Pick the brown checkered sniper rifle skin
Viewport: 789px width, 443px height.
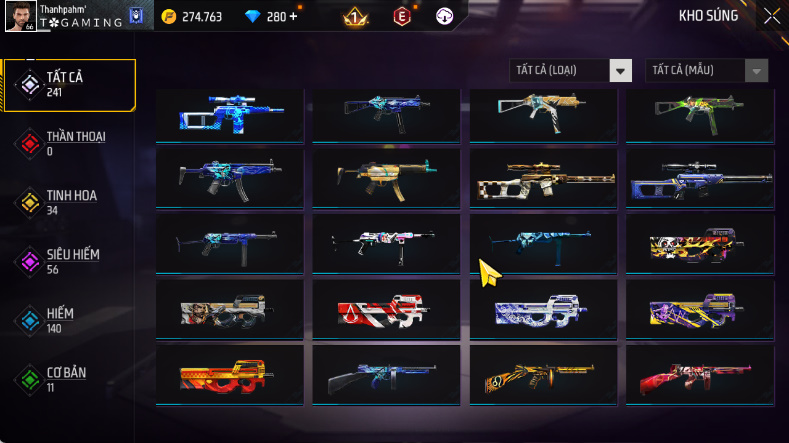[x=543, y=179]
